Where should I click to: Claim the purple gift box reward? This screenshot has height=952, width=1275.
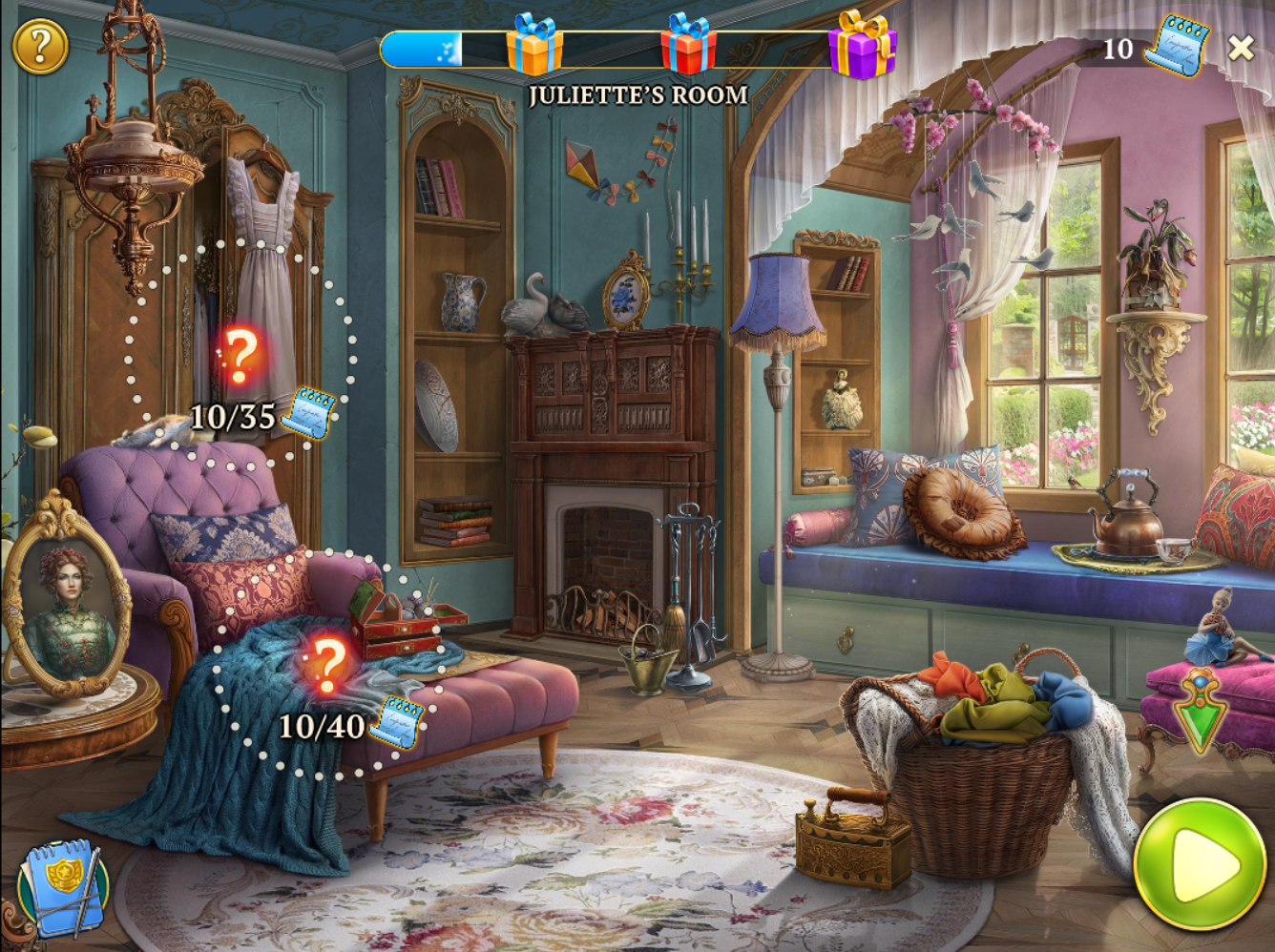[862, 46]
